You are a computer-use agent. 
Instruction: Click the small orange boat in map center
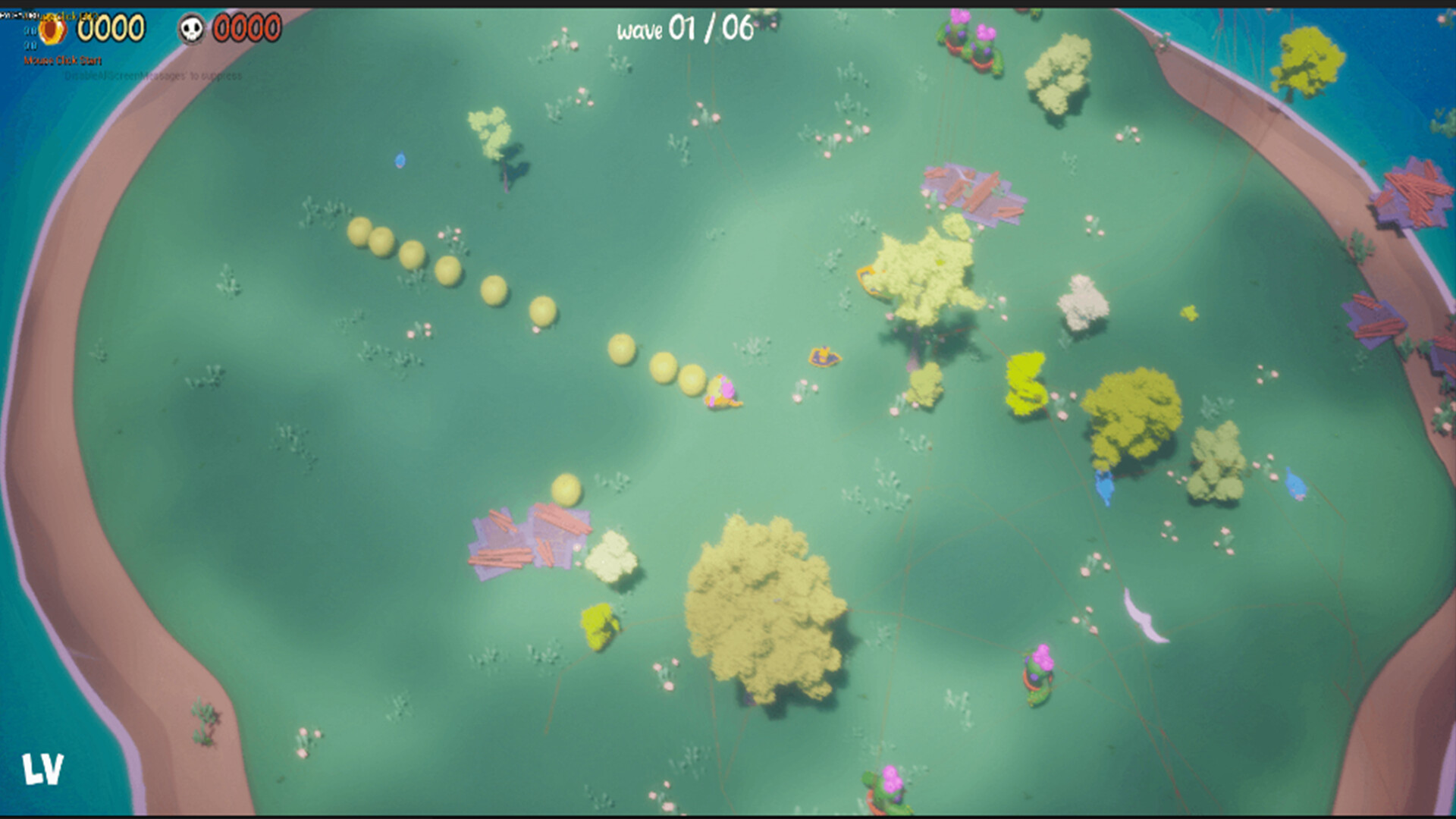[824, 354]
